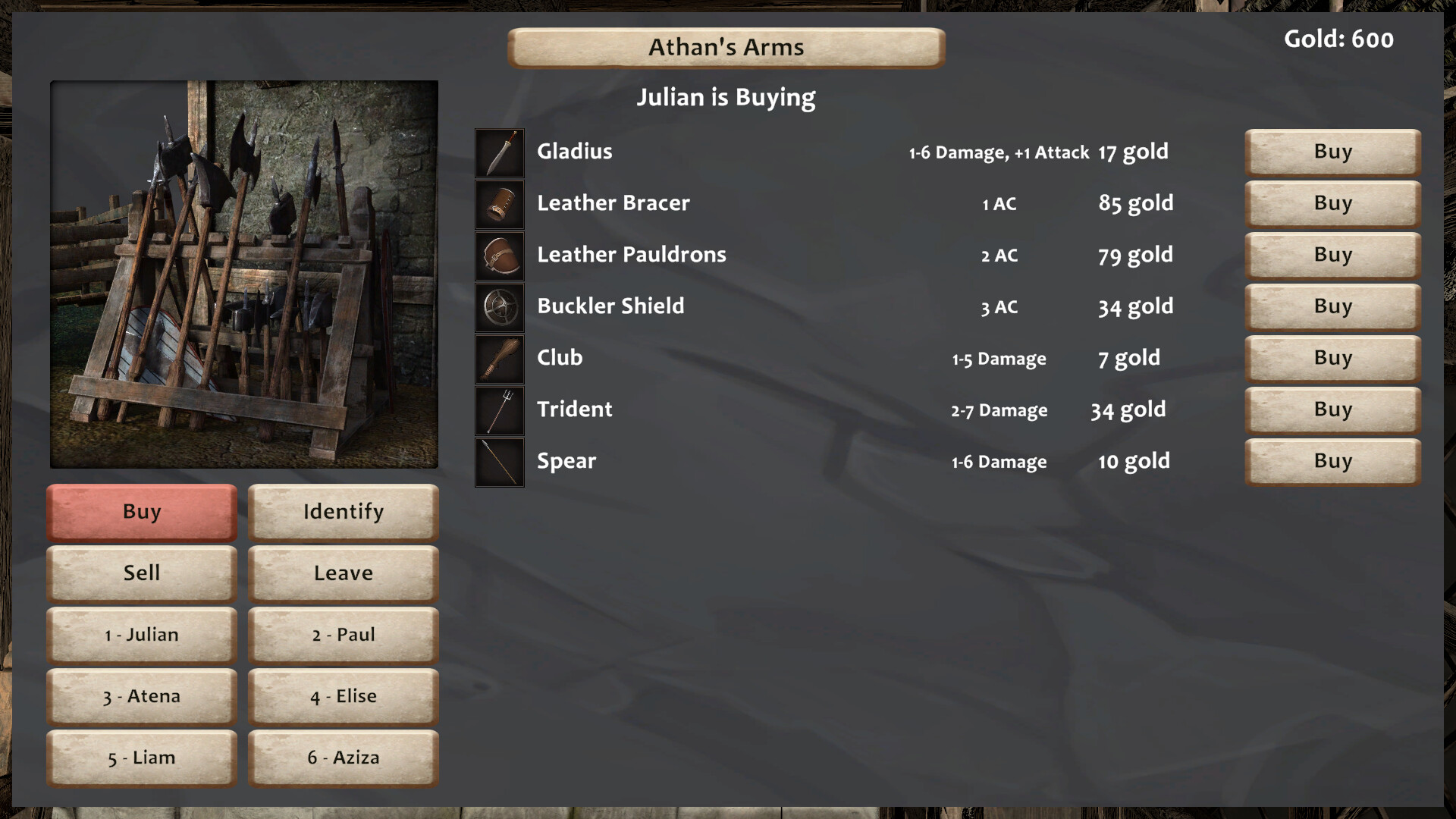
Task: Select party member Atena
Action: [142, 696]
